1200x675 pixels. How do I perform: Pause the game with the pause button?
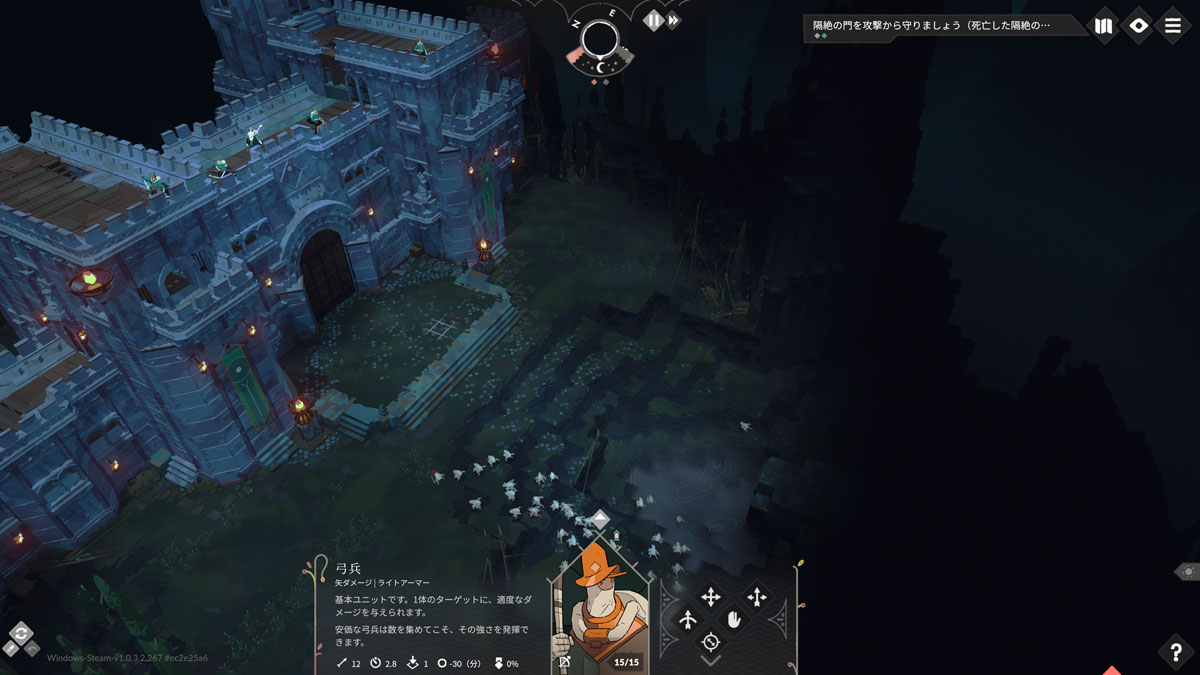653,20
